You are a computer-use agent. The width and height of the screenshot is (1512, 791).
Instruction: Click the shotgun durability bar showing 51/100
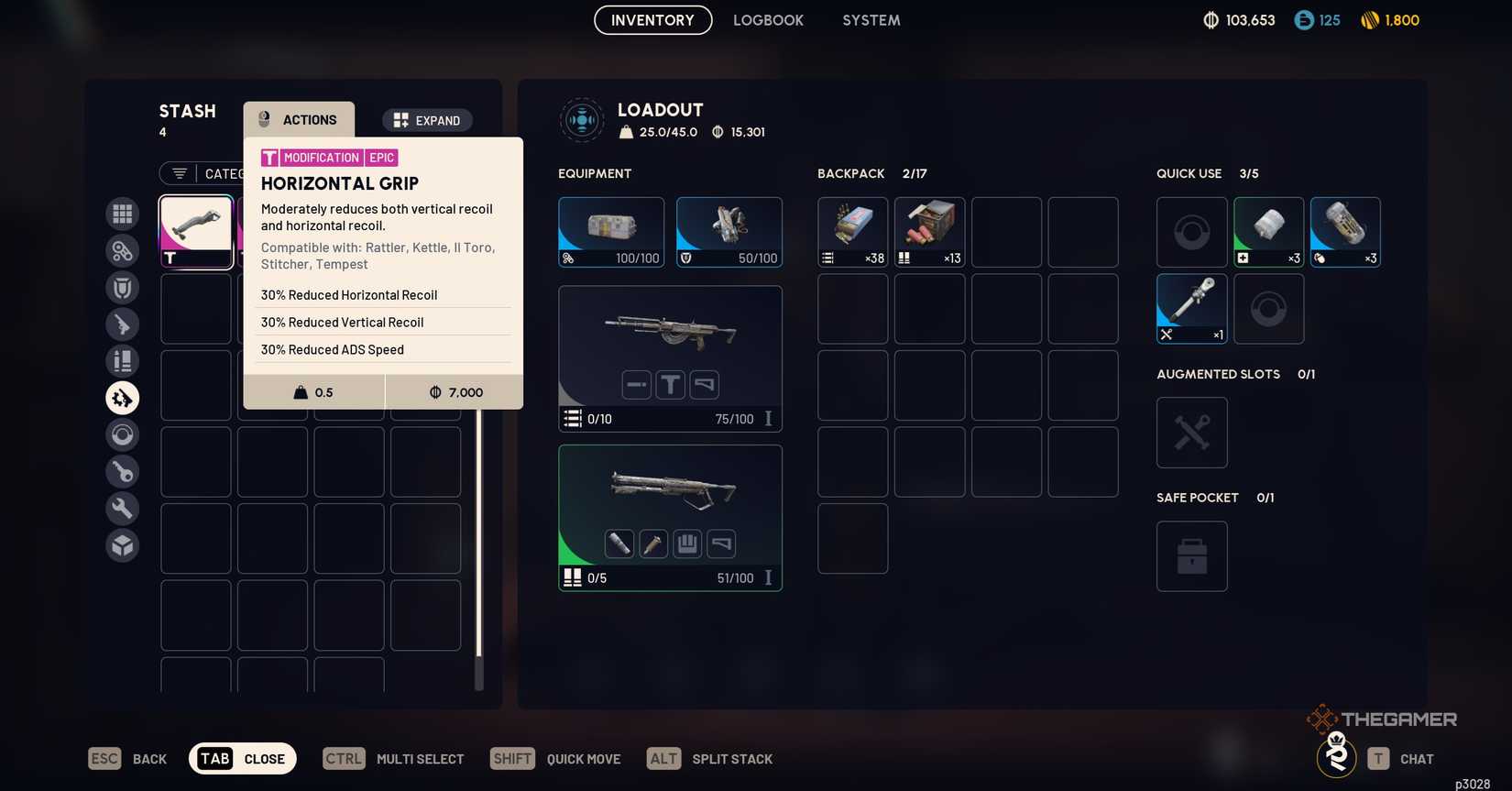[x=733, y=577]
